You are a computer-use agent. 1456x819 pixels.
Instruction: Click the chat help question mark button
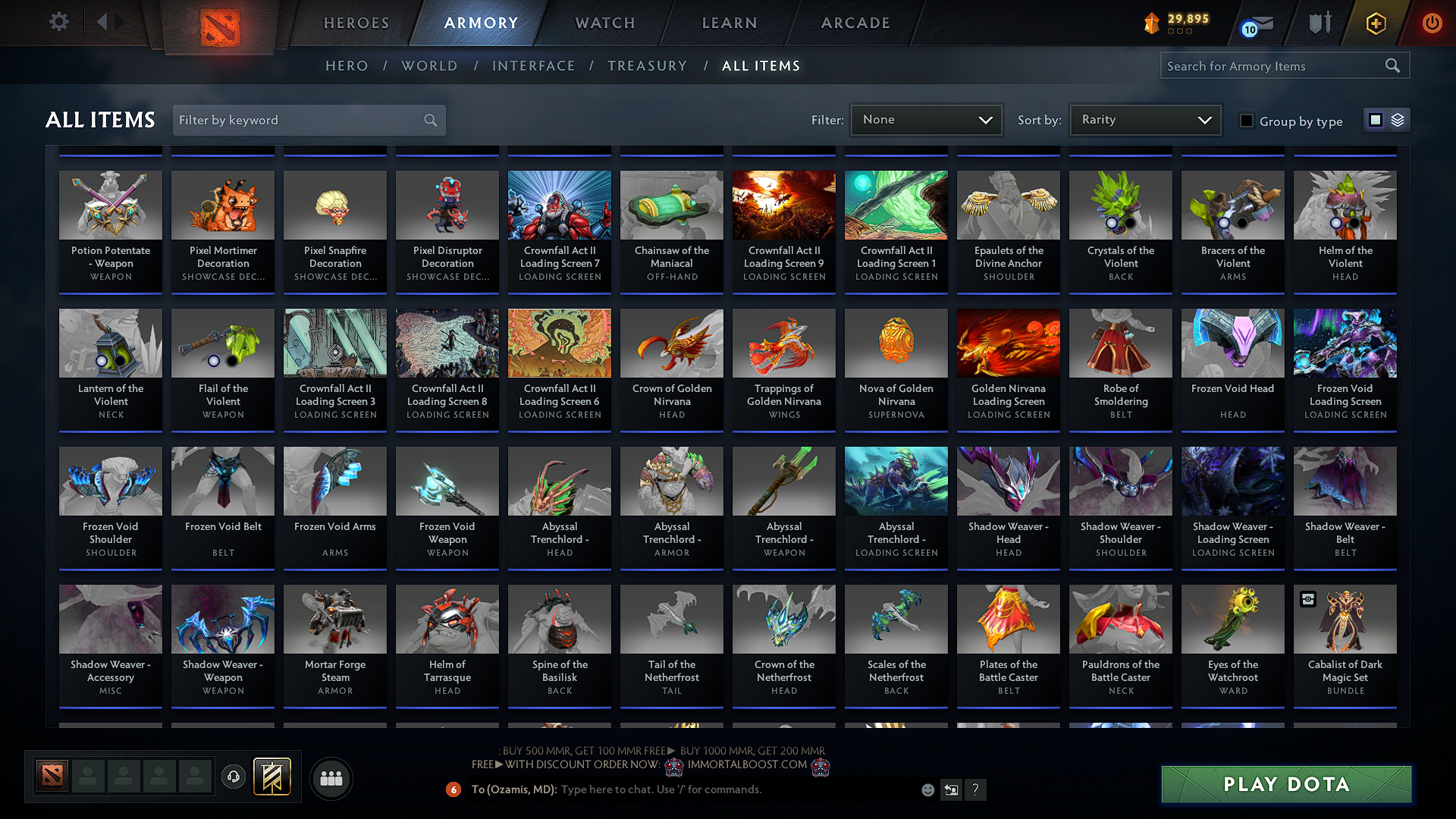coord(976,789)
